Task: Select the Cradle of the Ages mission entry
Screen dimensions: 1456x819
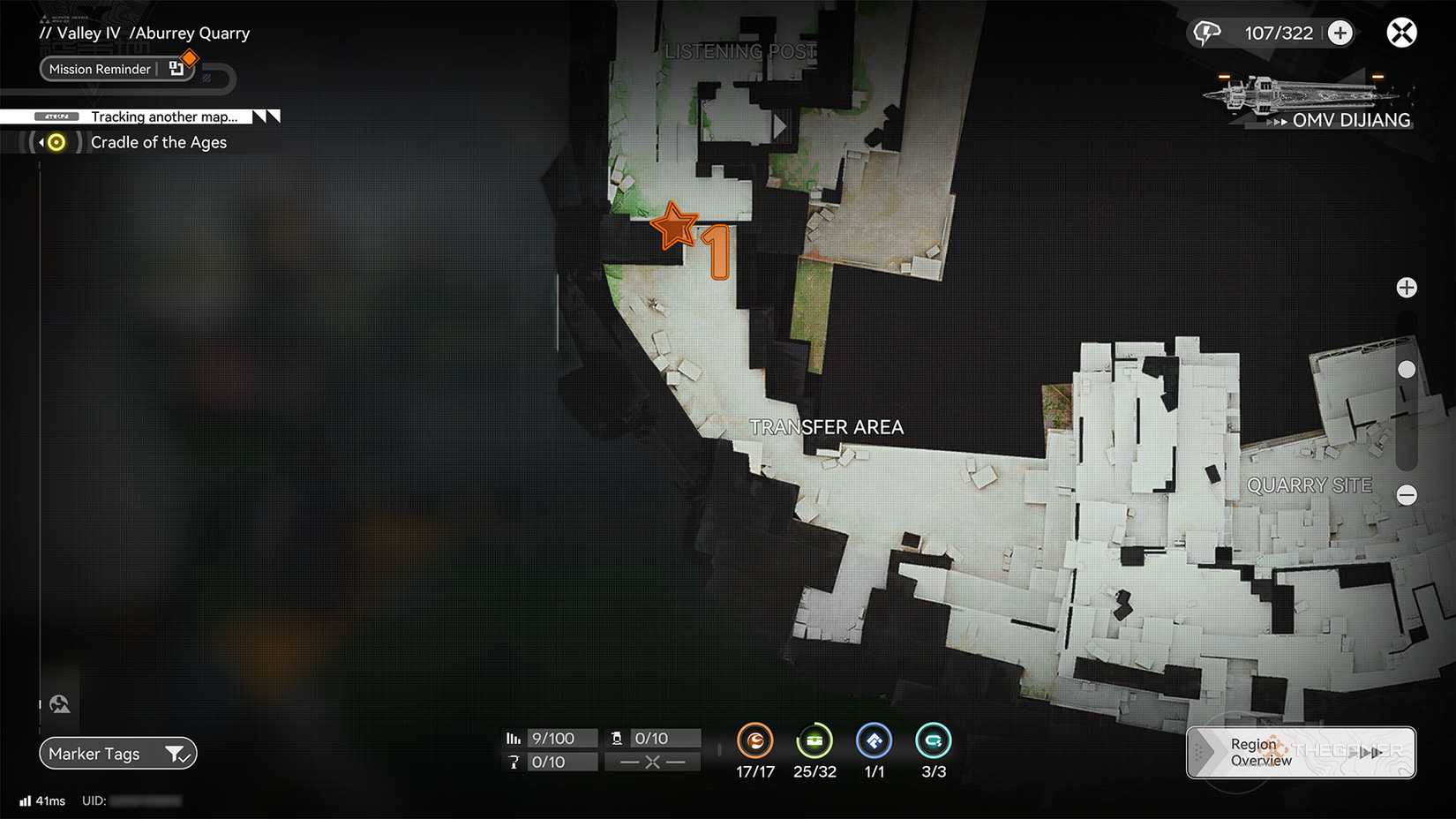Action: coord(159,141)
